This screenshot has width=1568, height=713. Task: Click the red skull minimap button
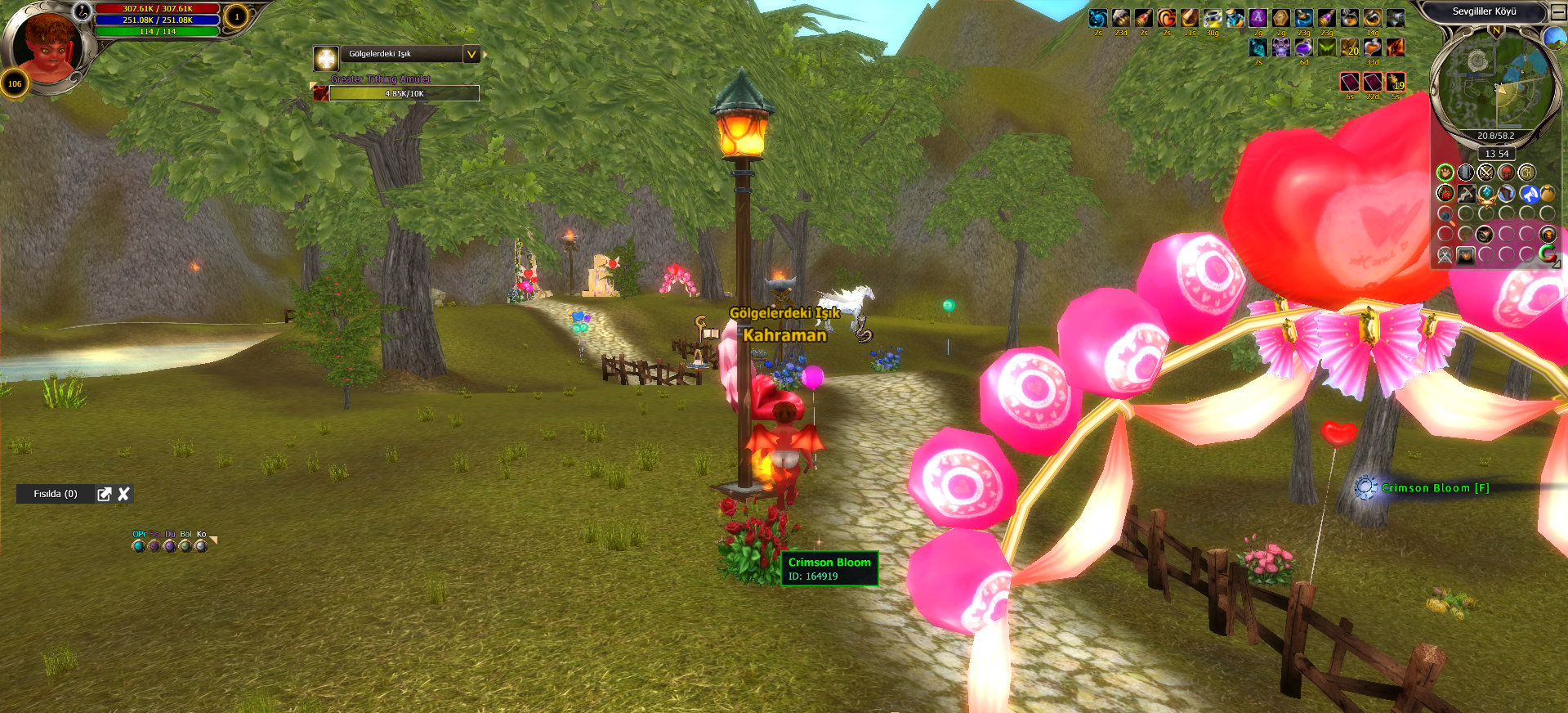tap(1506, 173)
